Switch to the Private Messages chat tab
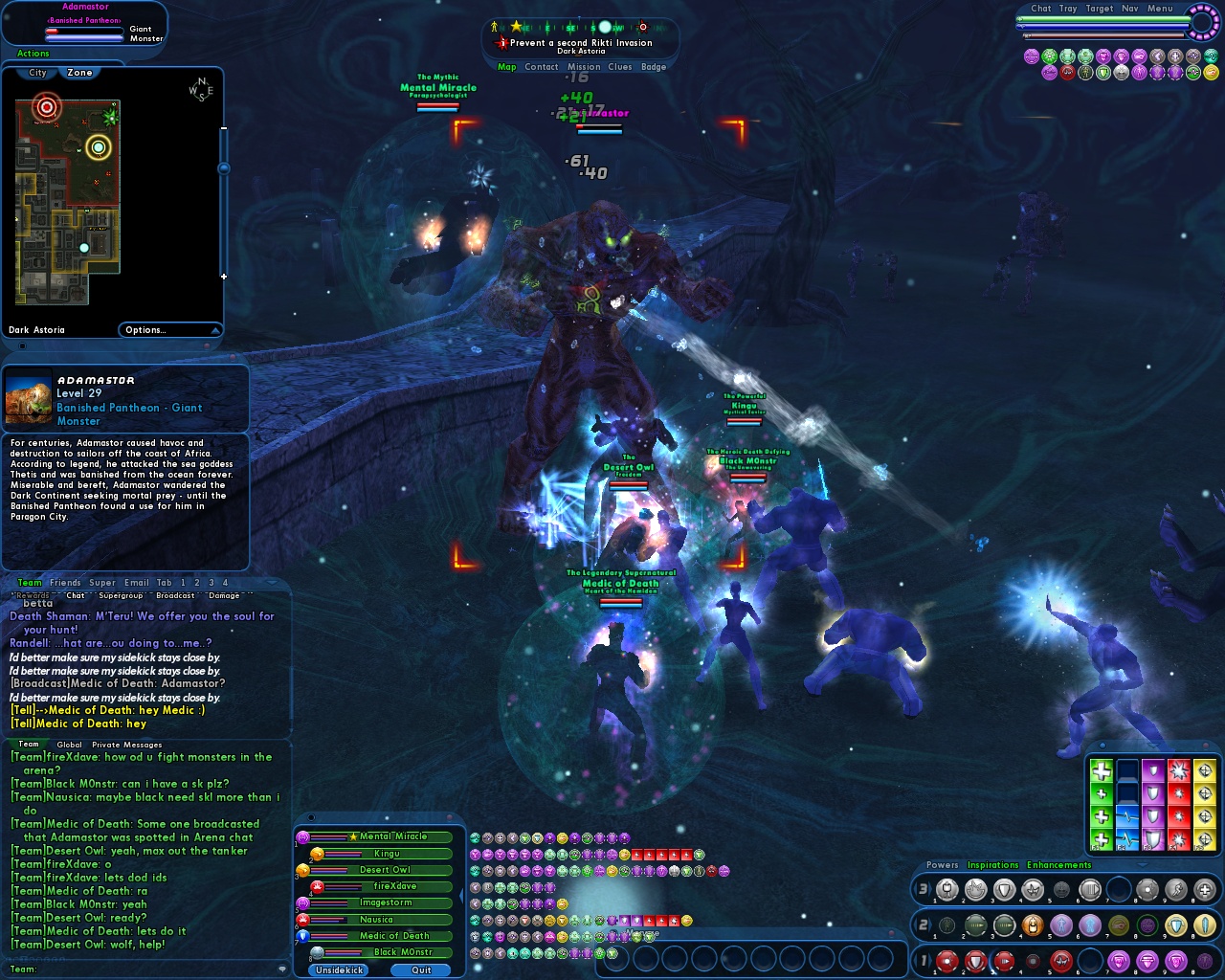This screenshot has width=1225, height=980. tap(127, 745)
